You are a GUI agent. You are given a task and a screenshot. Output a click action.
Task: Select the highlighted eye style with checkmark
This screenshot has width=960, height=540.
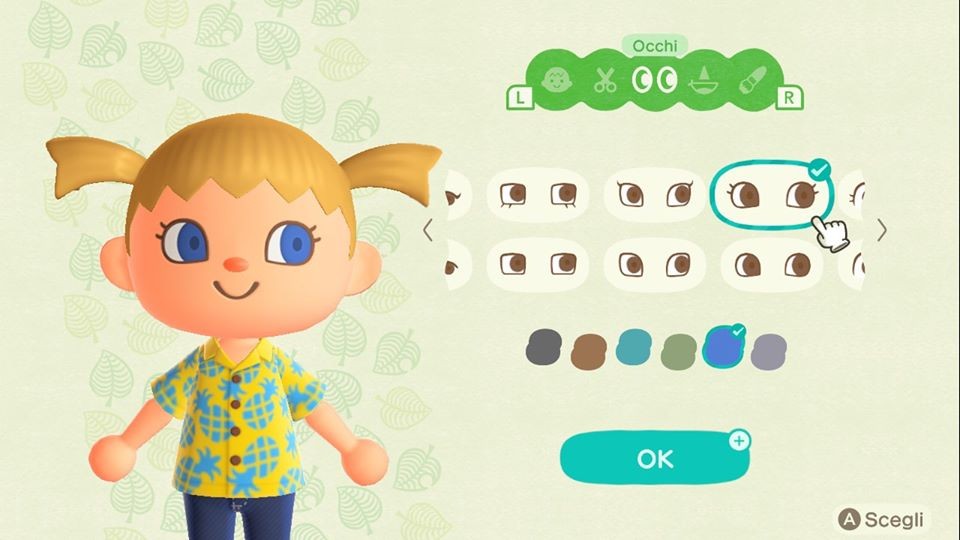pos(771,194)
